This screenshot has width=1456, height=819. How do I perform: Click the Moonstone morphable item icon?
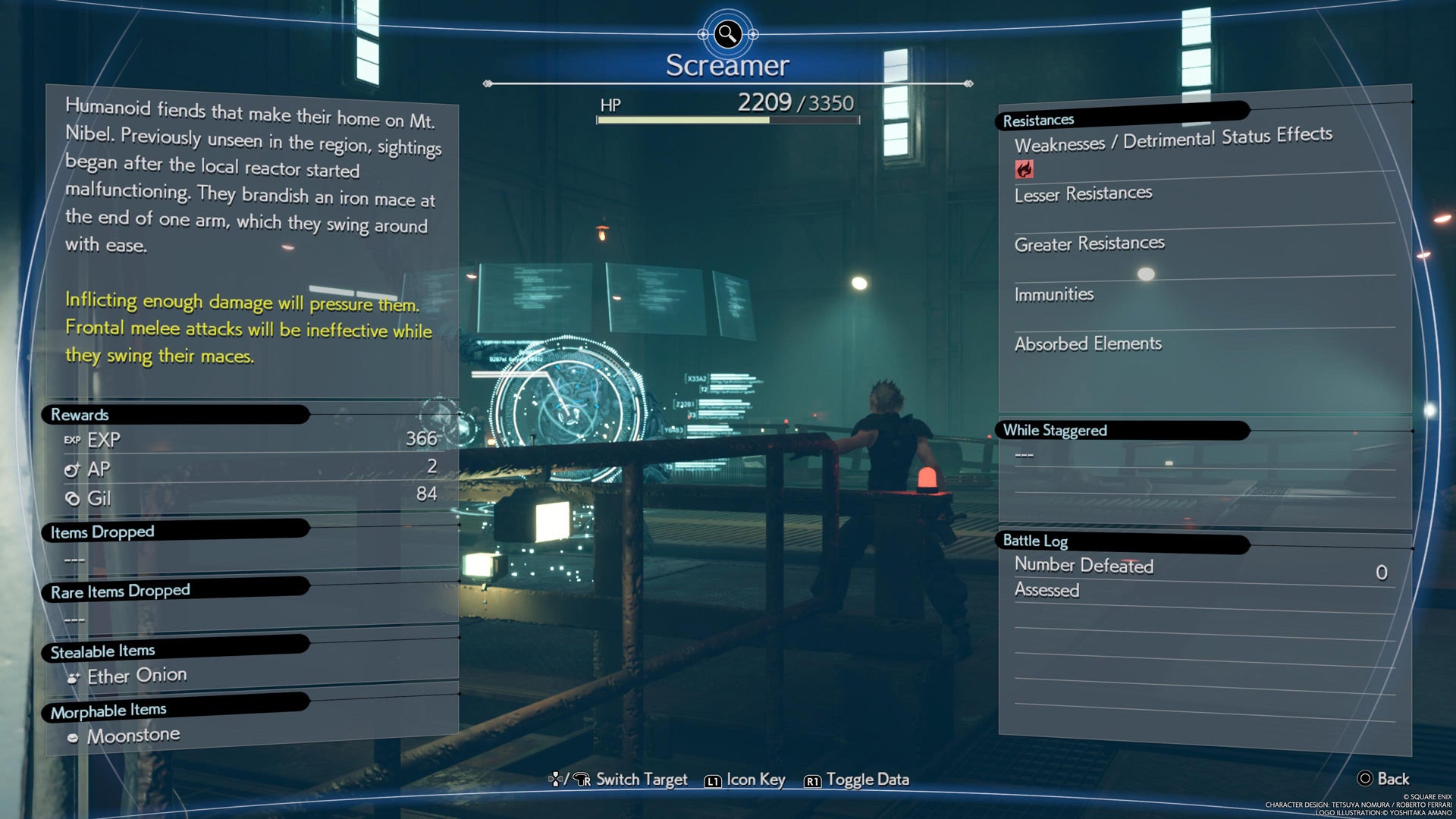pyautogui.click(x=73, y=734)
